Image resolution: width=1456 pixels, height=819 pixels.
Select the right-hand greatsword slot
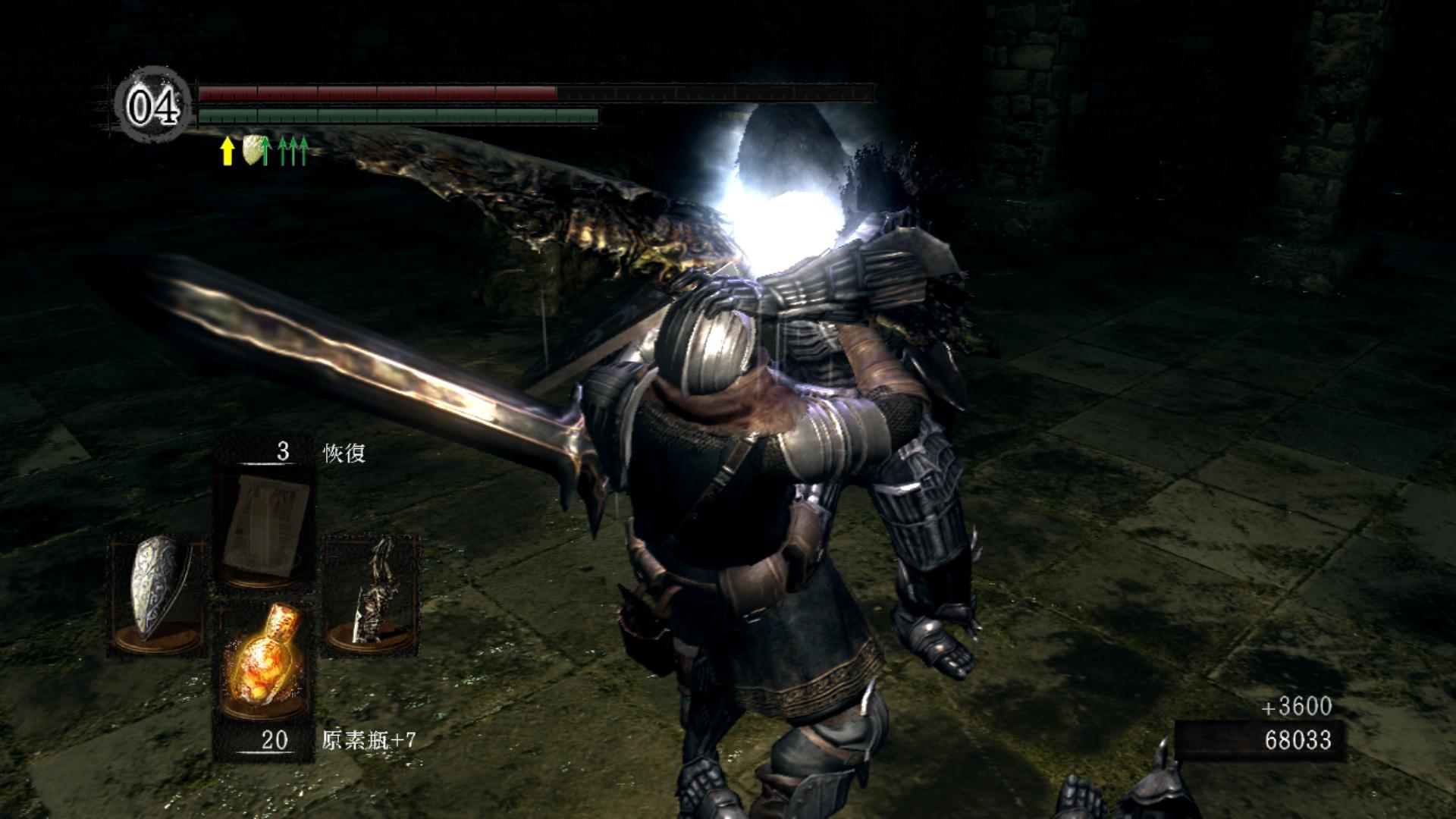(372, 594)
